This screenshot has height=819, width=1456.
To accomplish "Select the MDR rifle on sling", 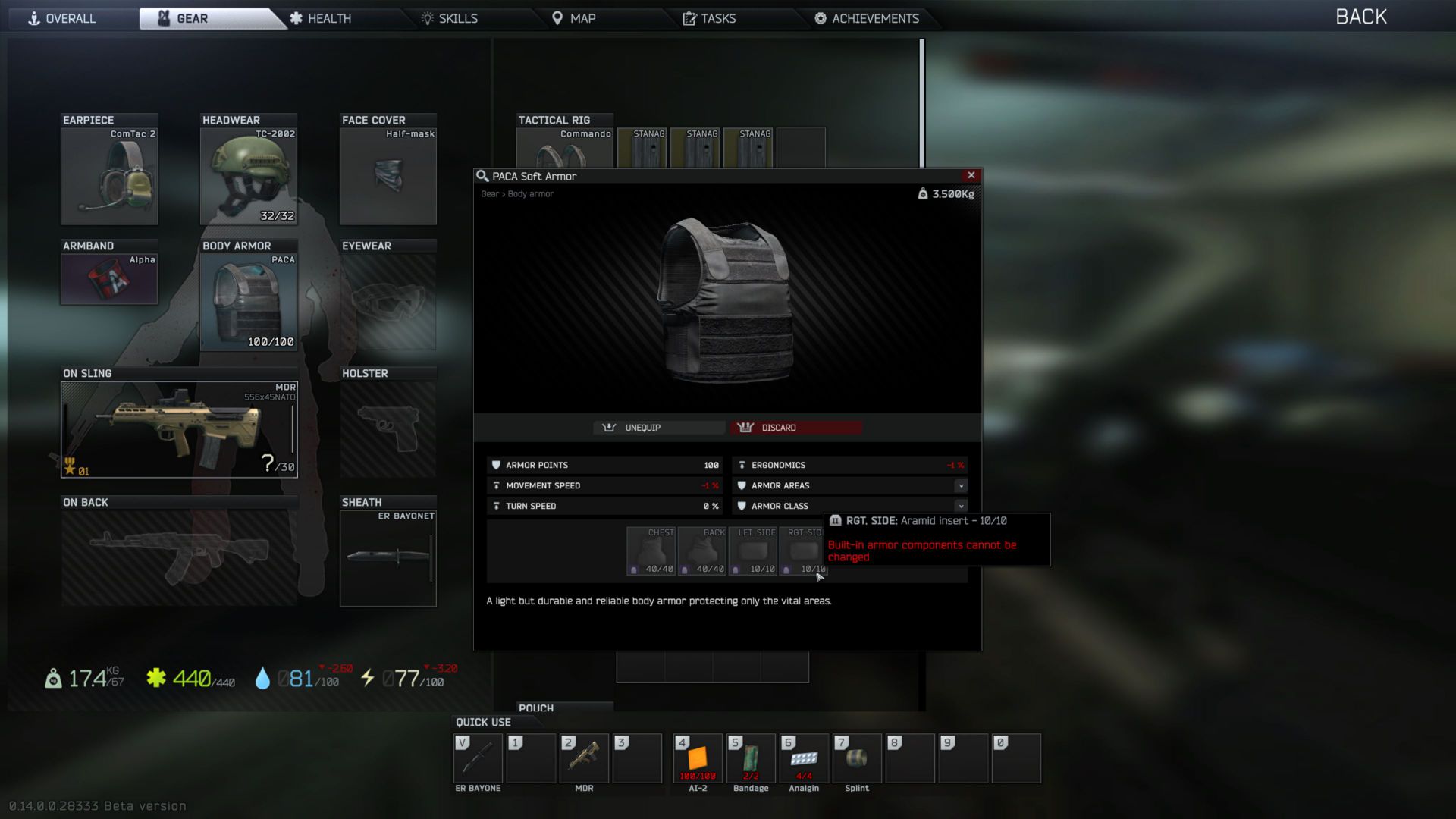I will coord(179,429).
